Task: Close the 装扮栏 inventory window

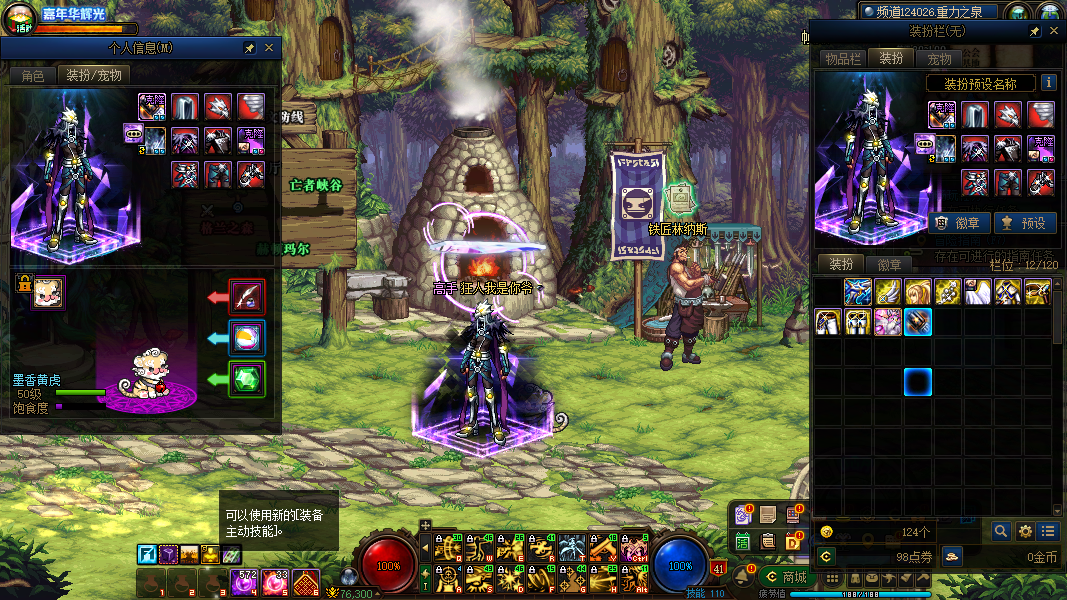Action: tap(1053, 32)
